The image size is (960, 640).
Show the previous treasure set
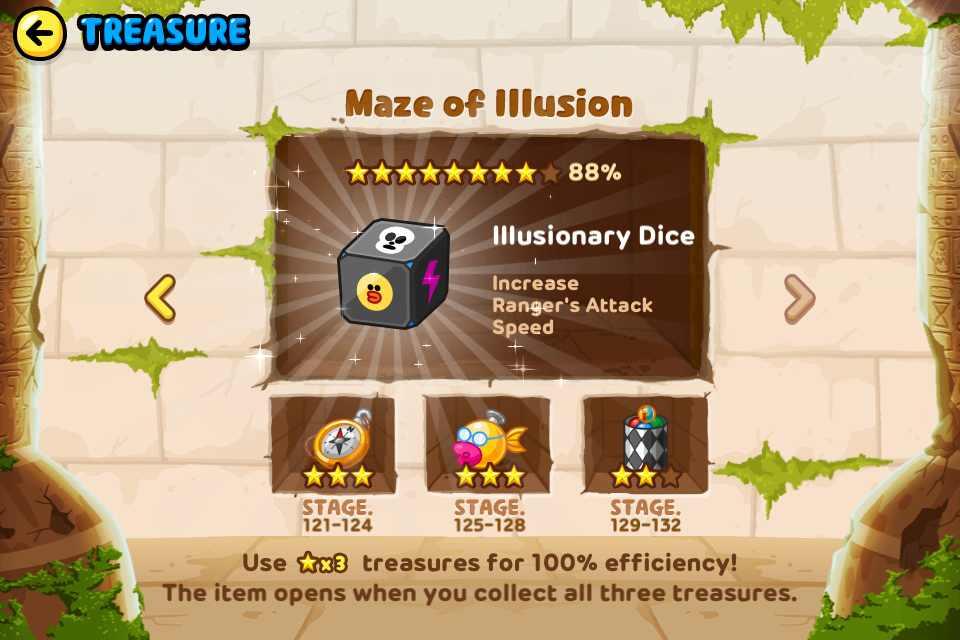pyautogui.click(x=160, y=298)
